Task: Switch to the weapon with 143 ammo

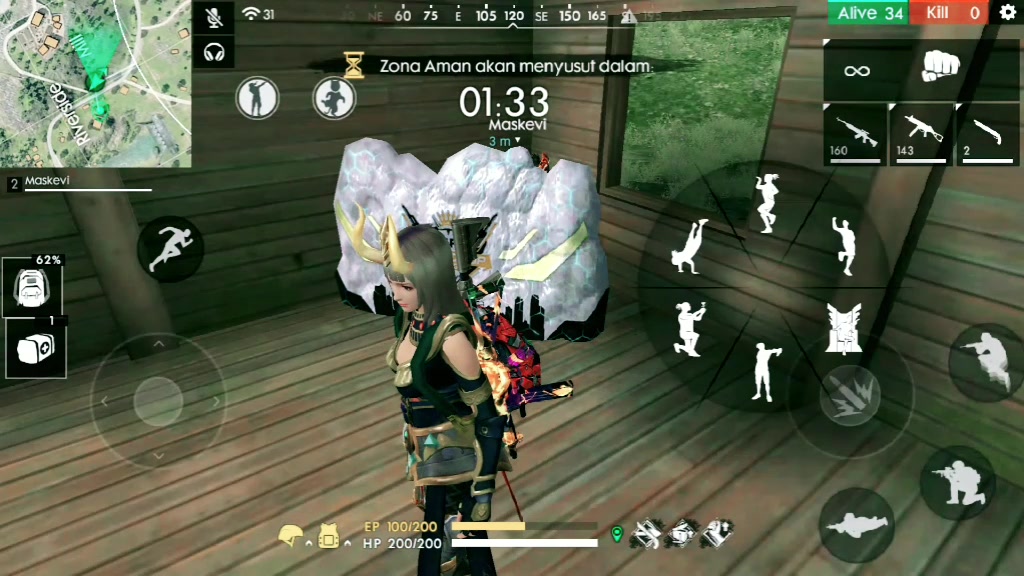Action: [920, 133]
